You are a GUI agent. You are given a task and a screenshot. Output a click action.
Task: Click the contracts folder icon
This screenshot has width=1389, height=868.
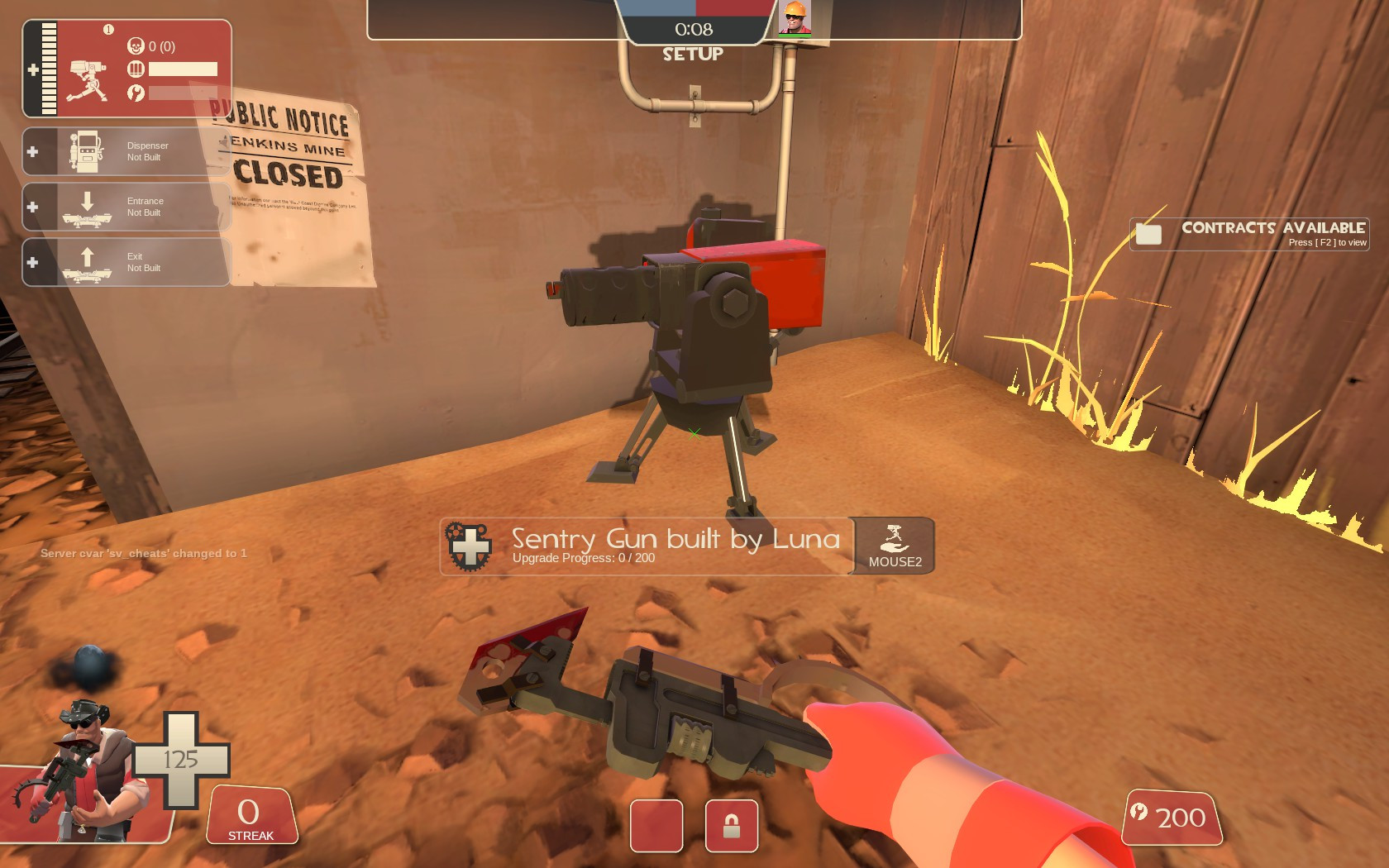(1149, 232)
